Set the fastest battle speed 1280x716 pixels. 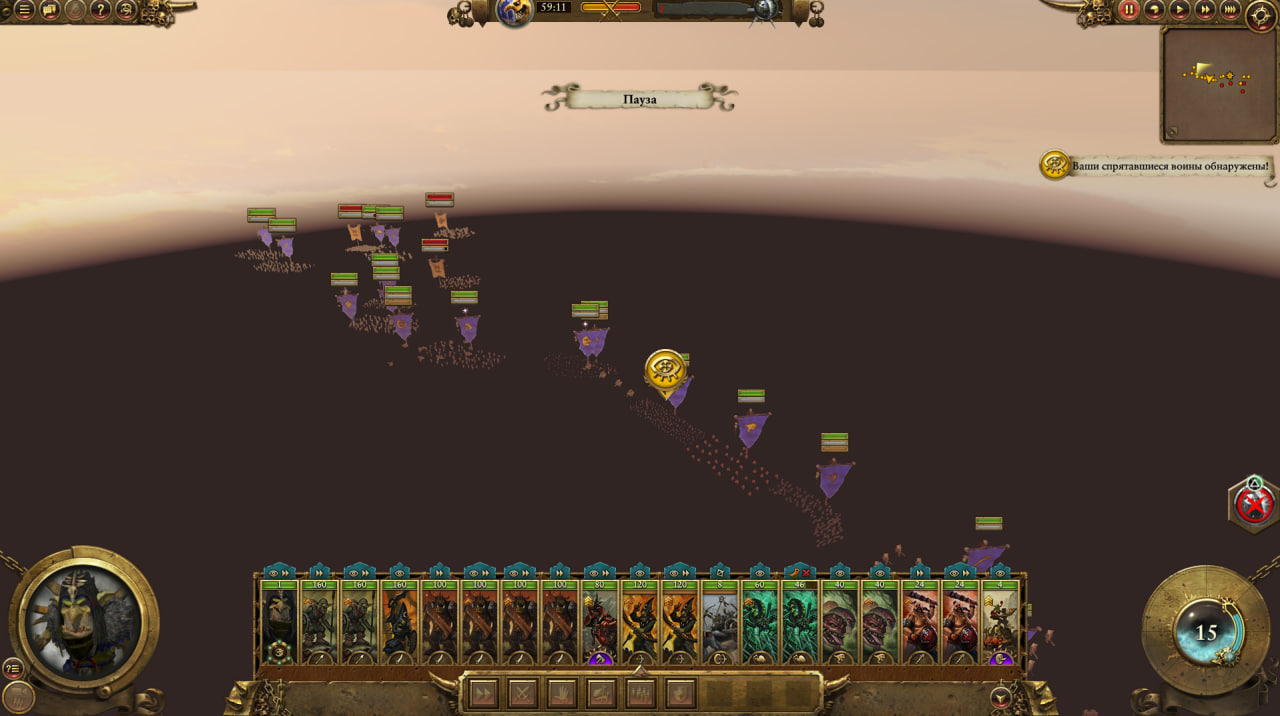pyautogui.click(x=1230, y=10)
